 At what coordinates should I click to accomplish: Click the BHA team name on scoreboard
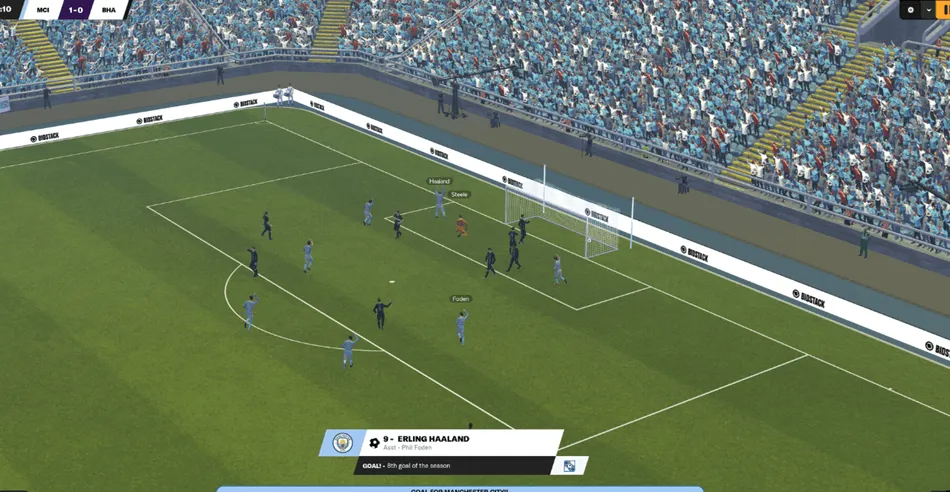coord(108,10)
